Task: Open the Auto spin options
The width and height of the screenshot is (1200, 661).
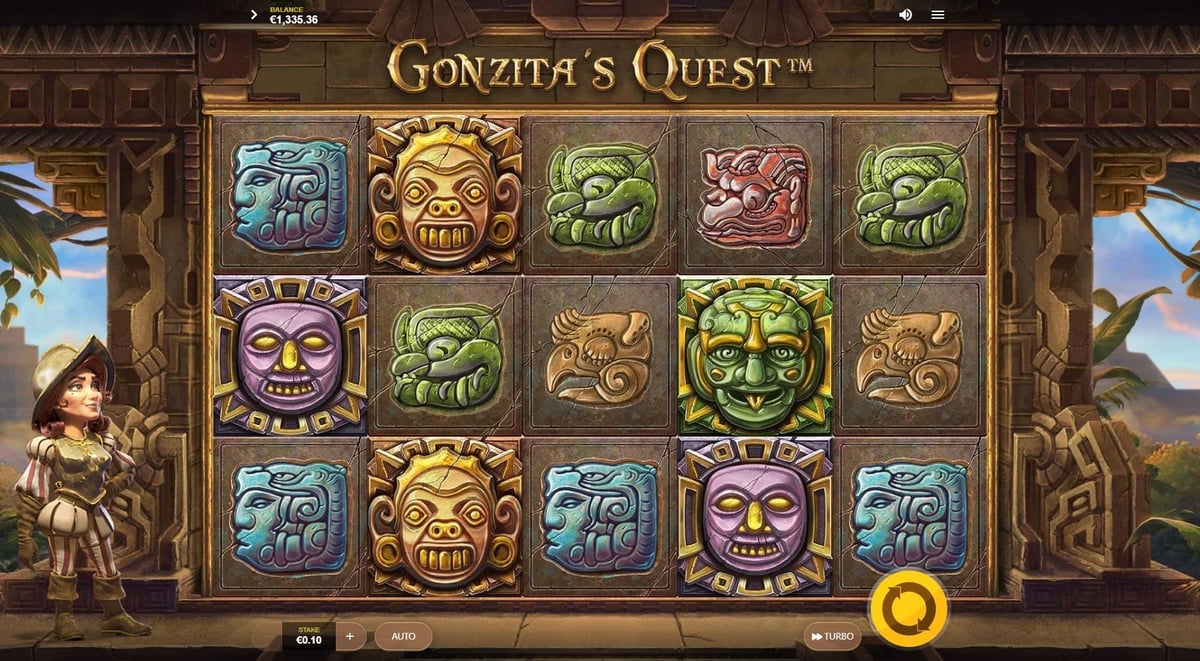Action: [403, 636]
